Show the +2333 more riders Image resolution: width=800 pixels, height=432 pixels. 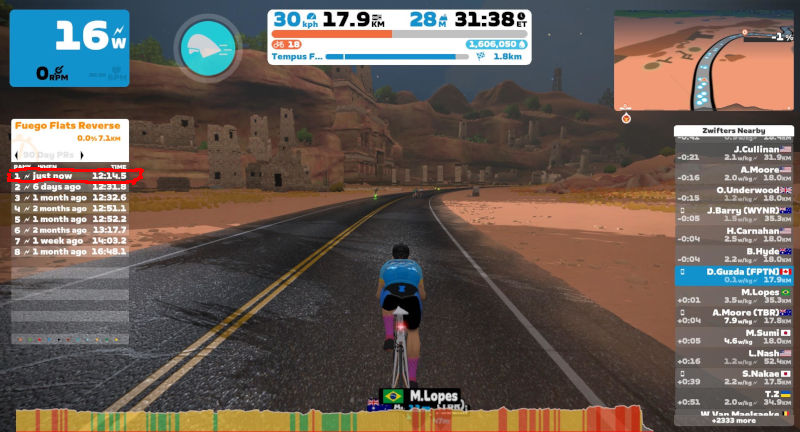(734, 421)
